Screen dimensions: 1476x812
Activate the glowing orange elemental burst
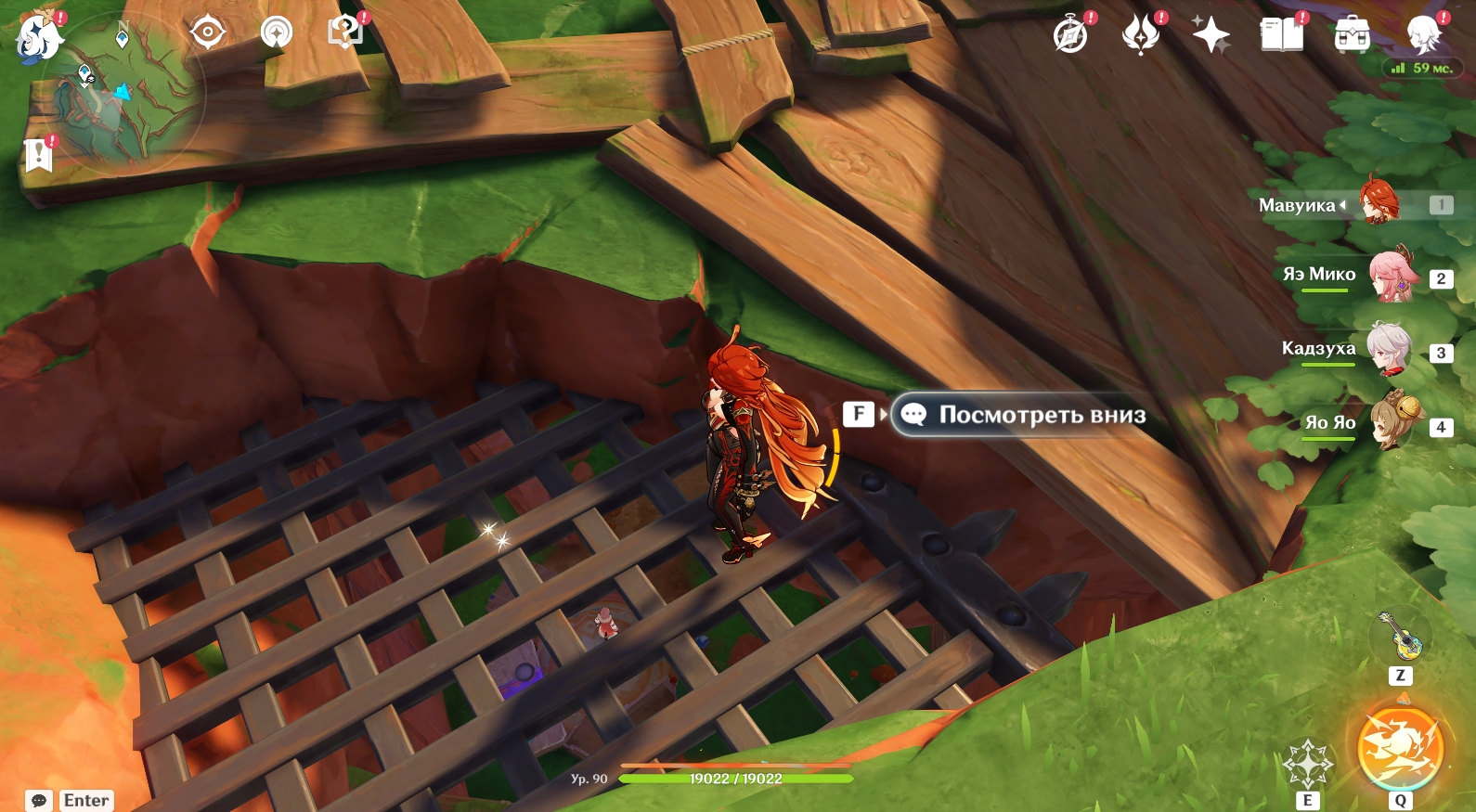(1400, 748)
